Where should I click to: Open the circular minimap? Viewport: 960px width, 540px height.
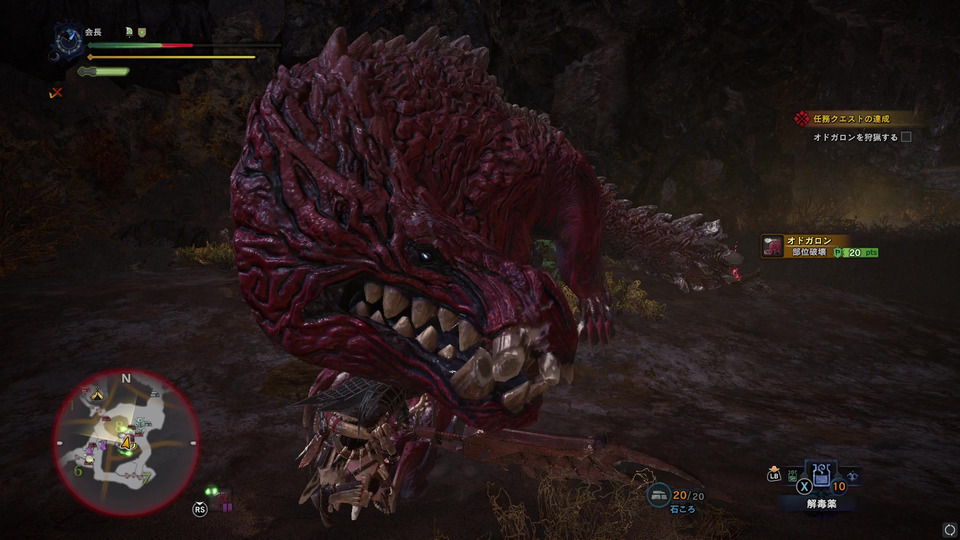coord(126,442)
